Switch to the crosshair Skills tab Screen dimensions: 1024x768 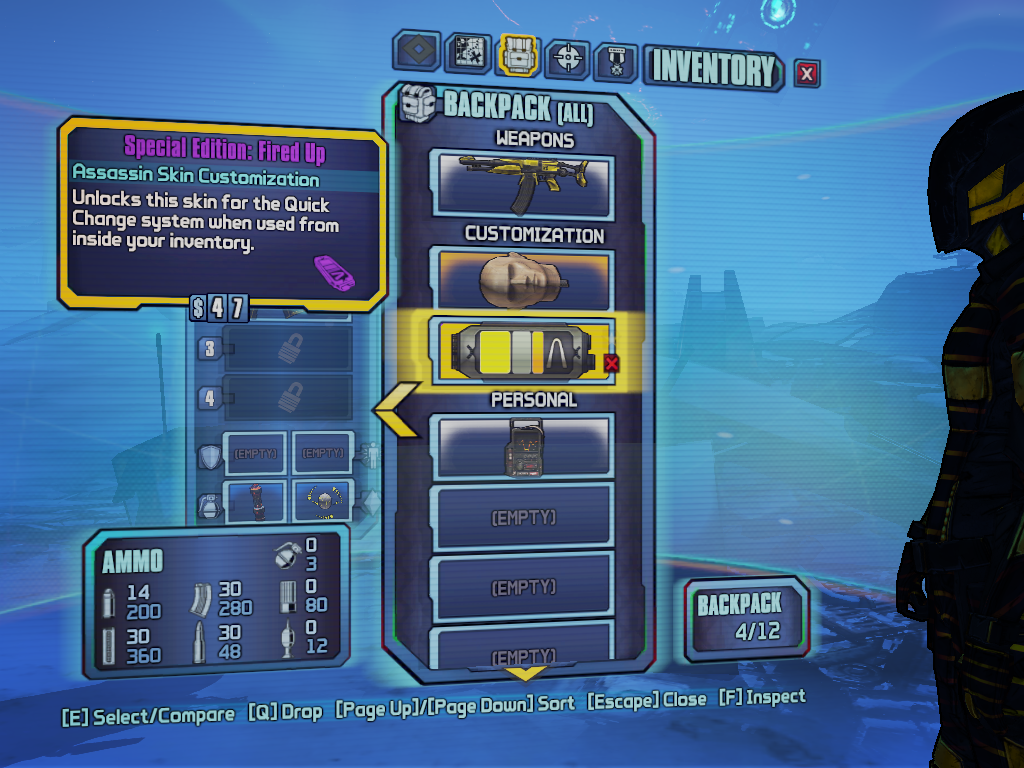tap(567, 58)
